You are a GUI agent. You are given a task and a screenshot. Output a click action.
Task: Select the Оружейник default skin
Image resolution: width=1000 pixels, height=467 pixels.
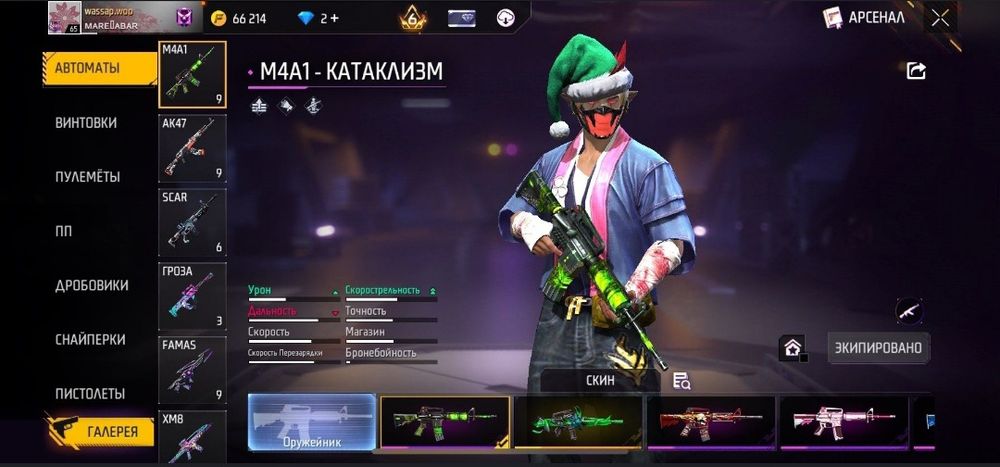pos(311,421)
